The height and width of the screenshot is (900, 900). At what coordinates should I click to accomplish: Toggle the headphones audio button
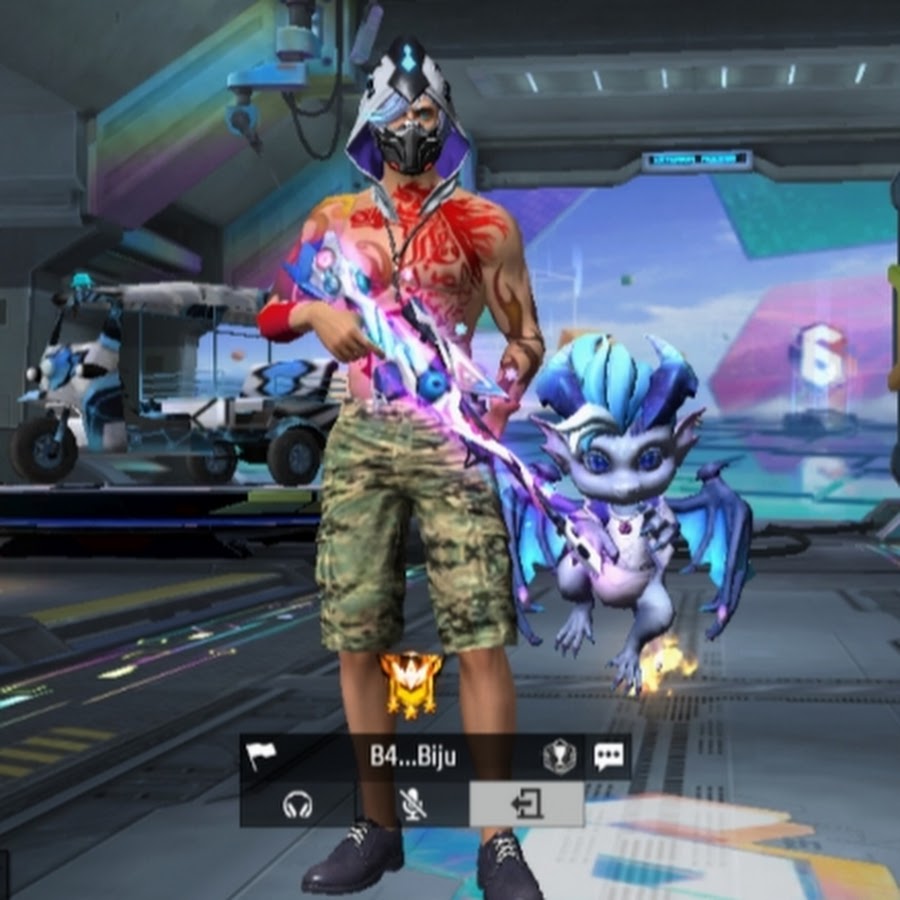297,805
